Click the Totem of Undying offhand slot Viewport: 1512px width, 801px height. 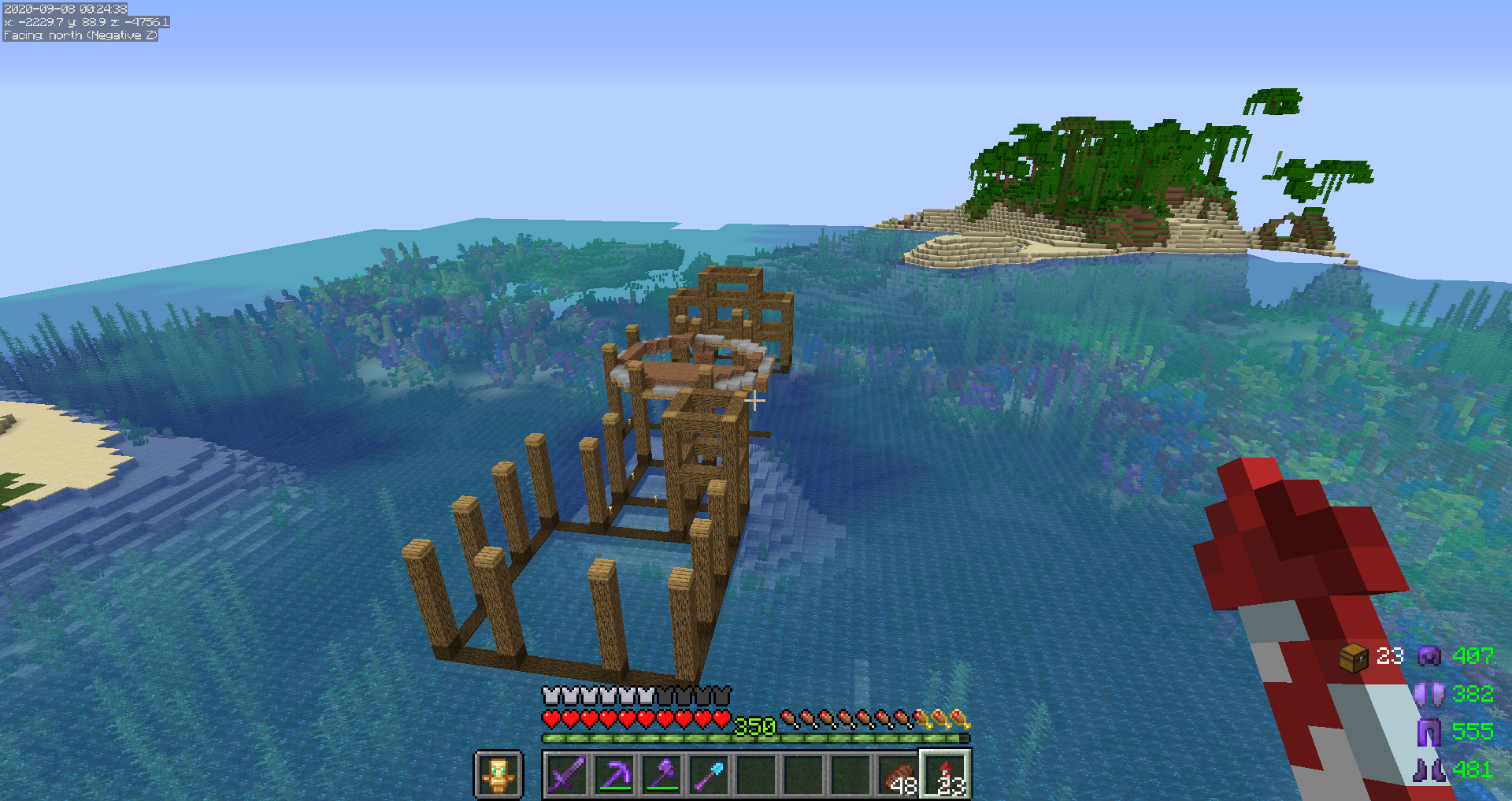pos(498,774)
